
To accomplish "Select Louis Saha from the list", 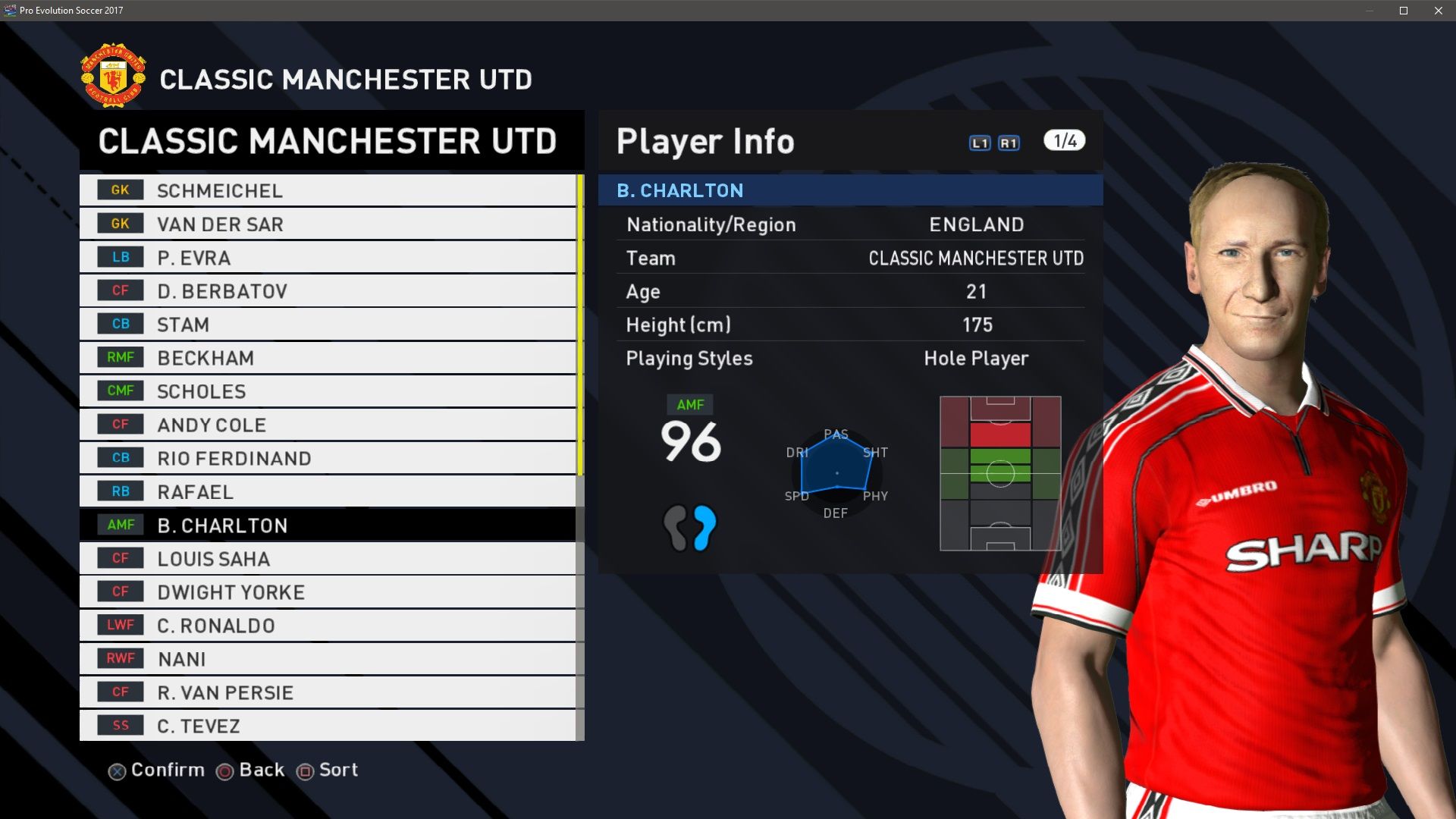I will tap(327, 558).
